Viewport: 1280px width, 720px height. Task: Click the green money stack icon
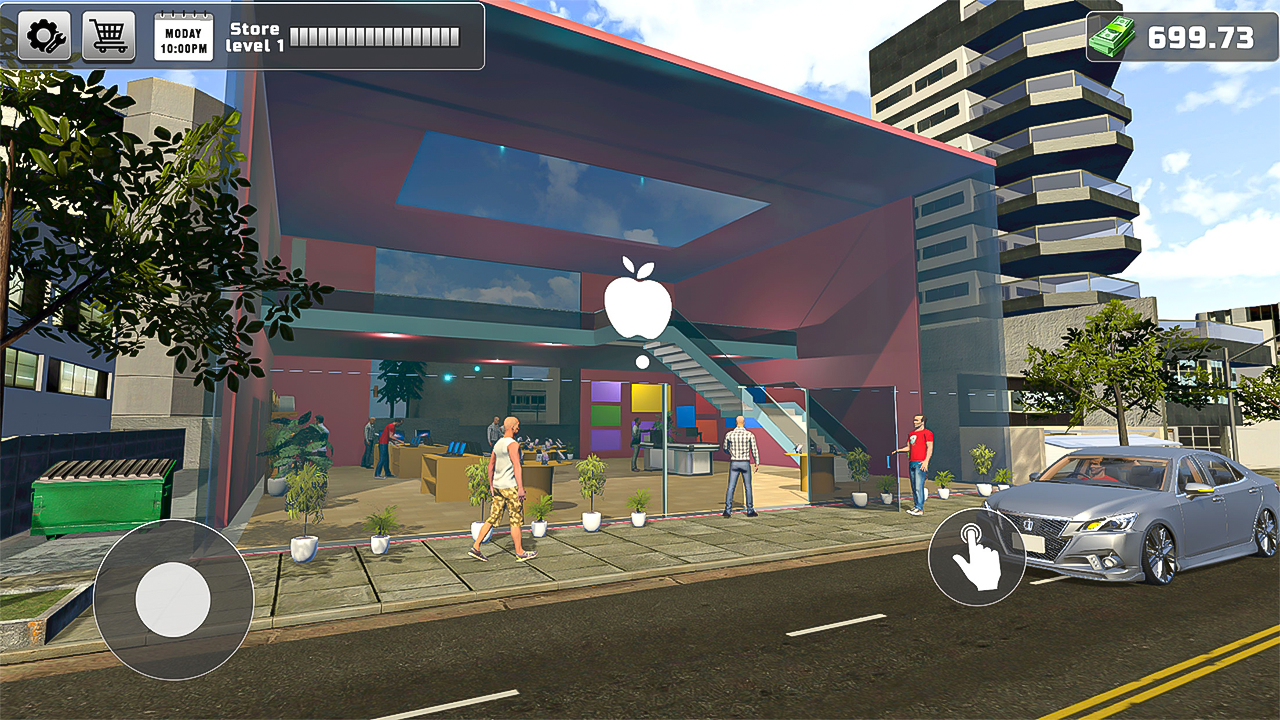coord(1113,38)
